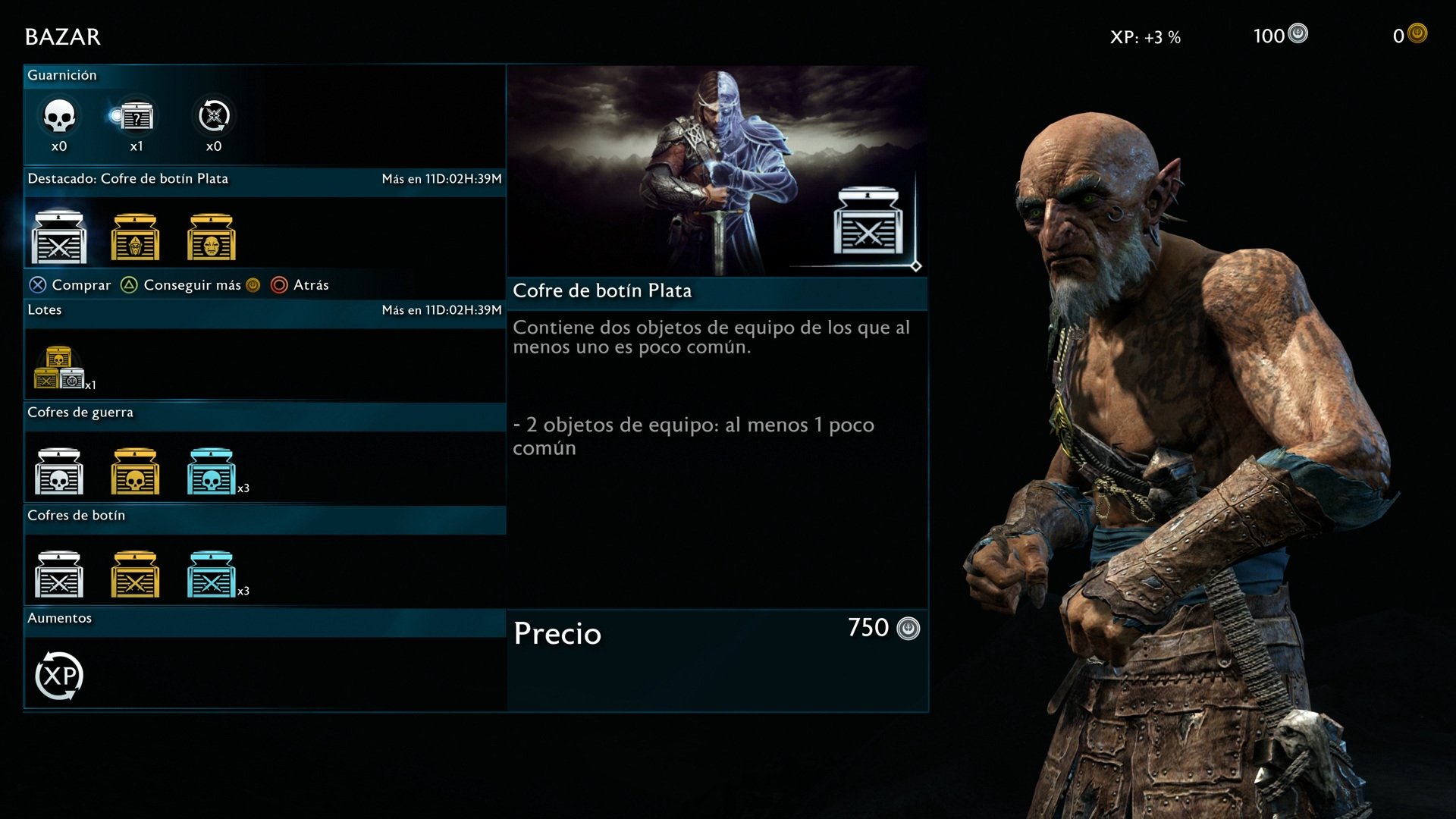This screenshot has width=1456, height=819.
Task: Select the circular-arrows star icon in Guarnición
Action: 214,117
